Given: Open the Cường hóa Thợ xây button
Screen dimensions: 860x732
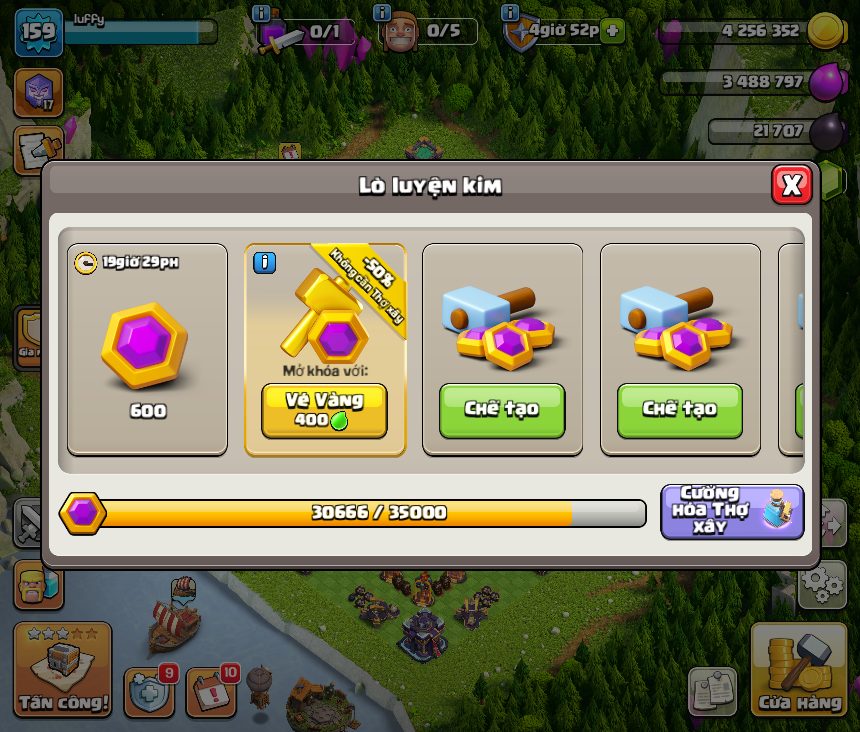Looking at the screenshot, I should [x=732, y=511].
